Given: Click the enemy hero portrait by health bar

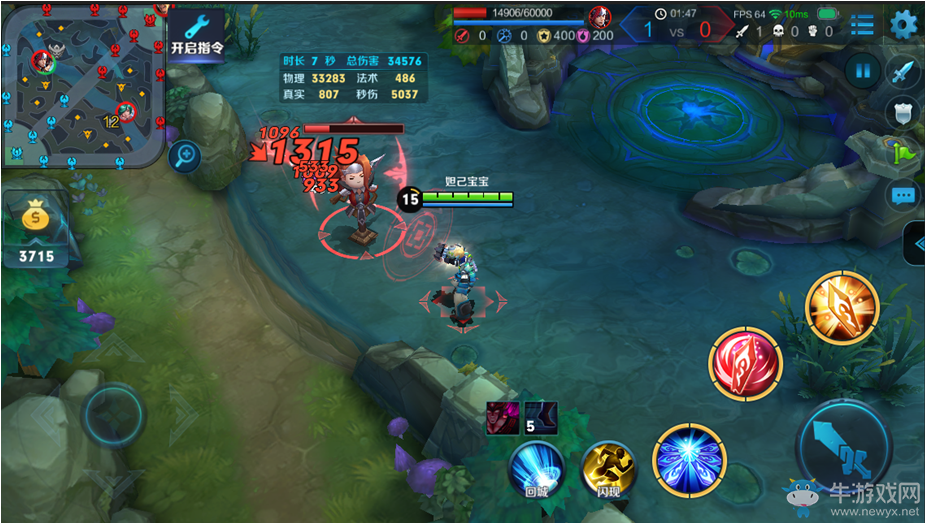Looking at the screenshot, I should pyautogui.click(x=599, y=17).
